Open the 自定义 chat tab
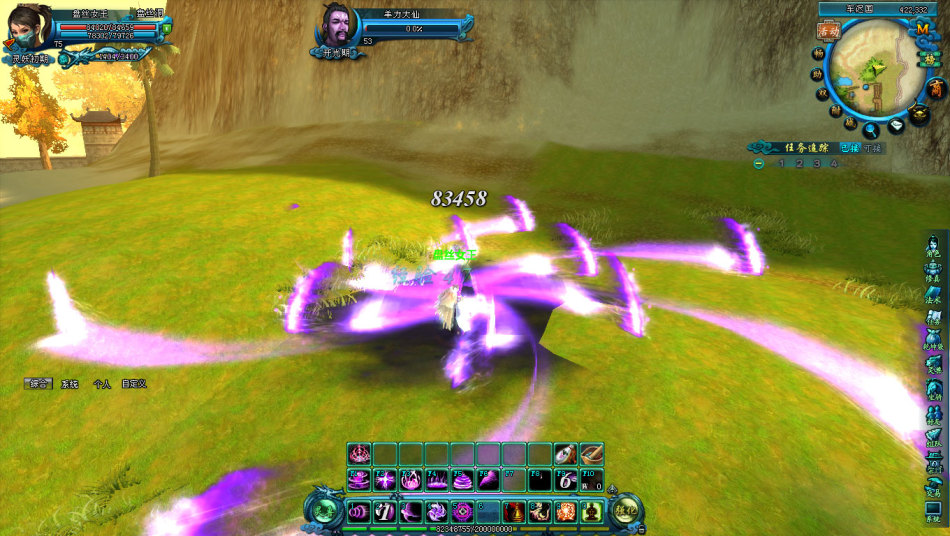Screen dimensions: 950x536 tap(134, 383)
